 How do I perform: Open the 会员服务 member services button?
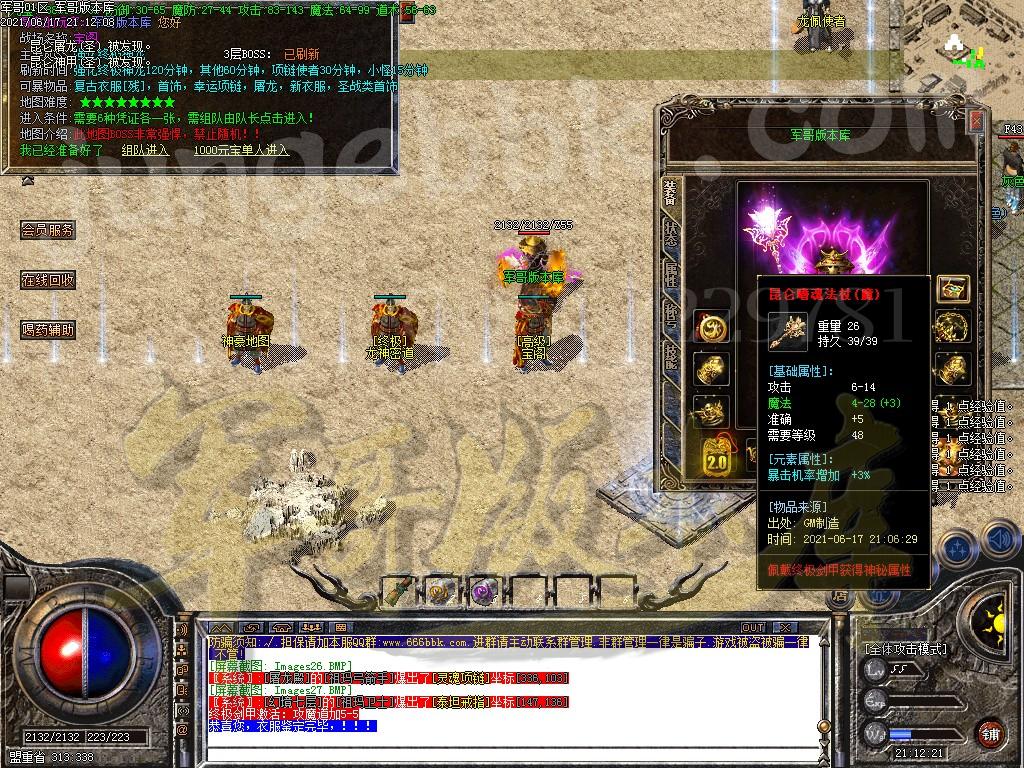tap(48, 230)
